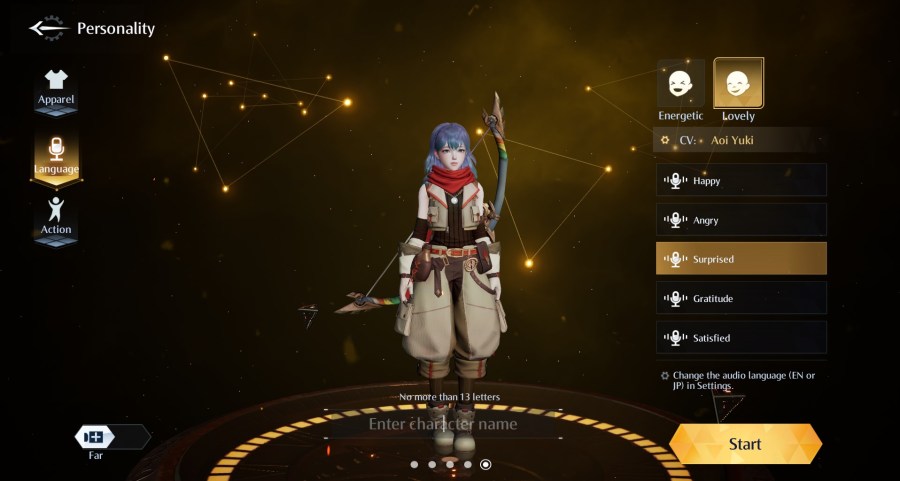Image resolution: width=900 pixels, height=481 pixels.
Task: Open the Action tab
Action: (56, 216)
